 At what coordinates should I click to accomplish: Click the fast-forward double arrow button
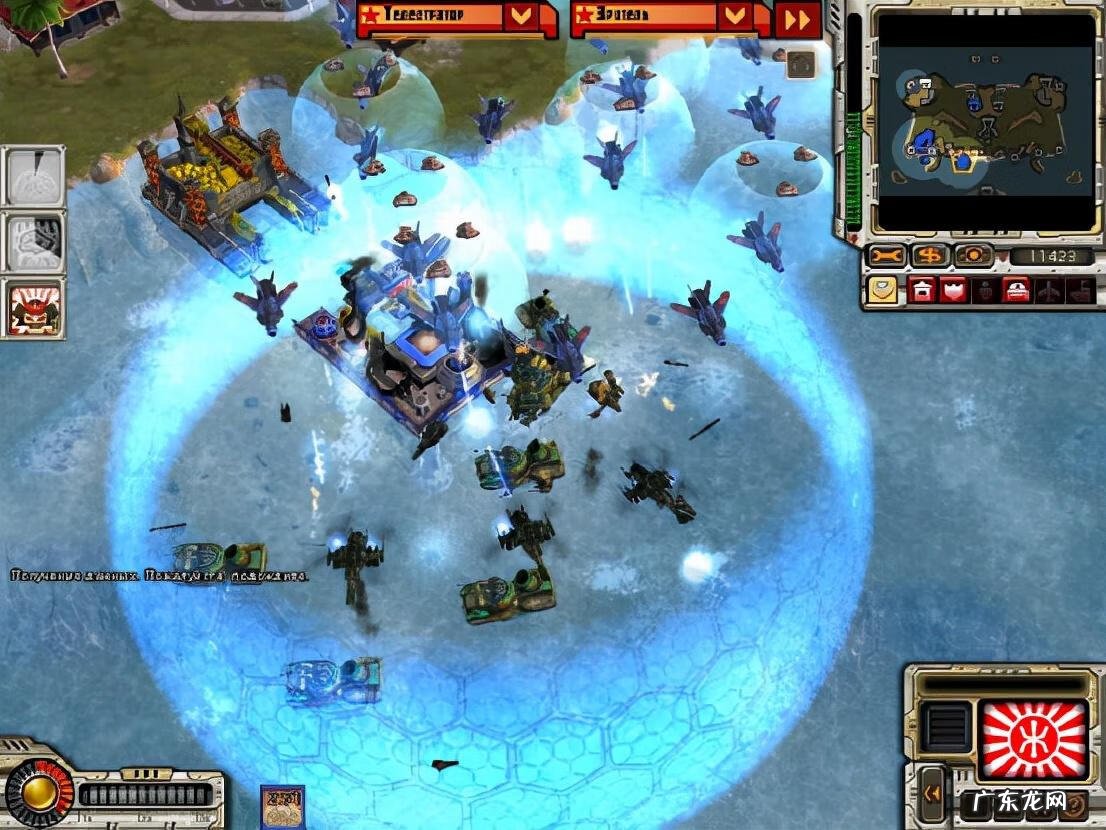tap(798, 19)
